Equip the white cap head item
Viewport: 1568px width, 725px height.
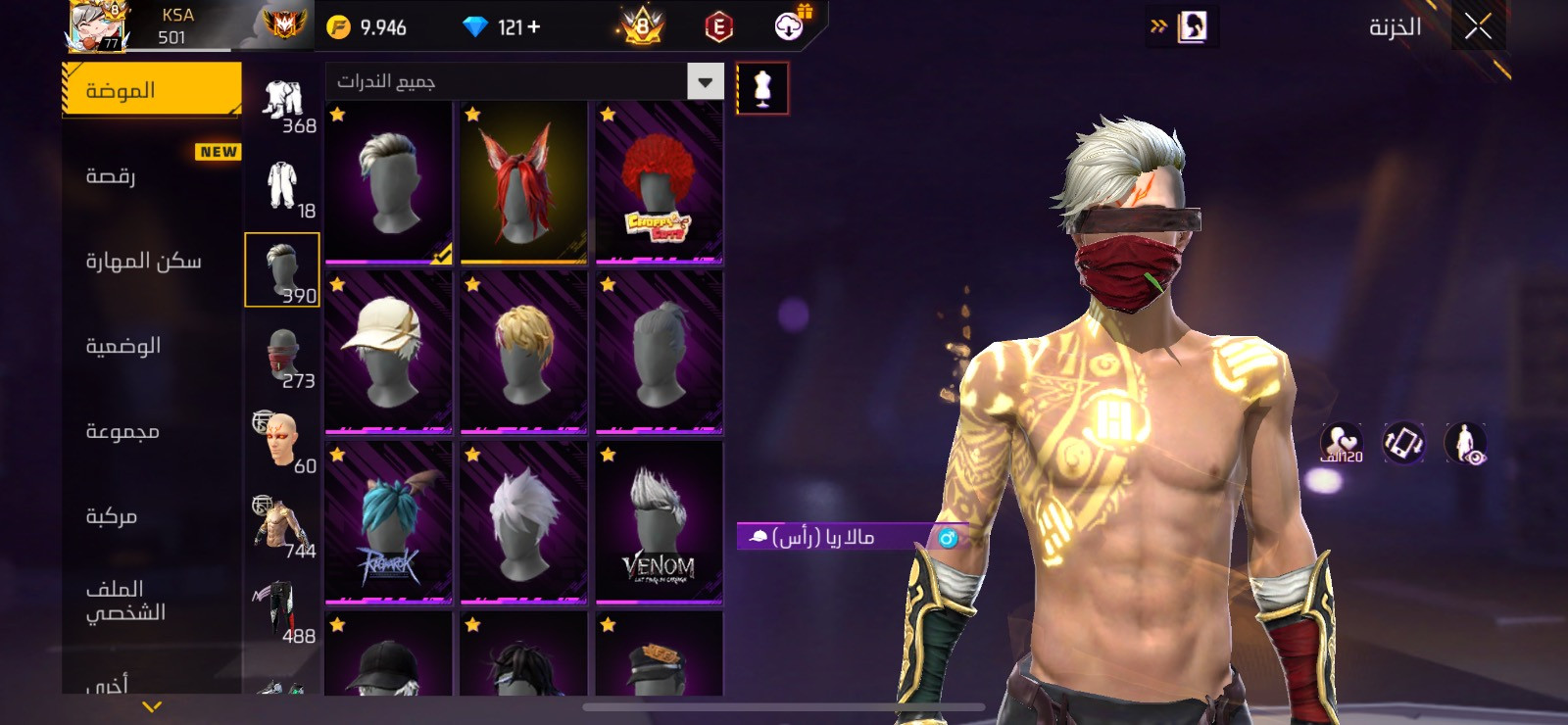(388, 353)
